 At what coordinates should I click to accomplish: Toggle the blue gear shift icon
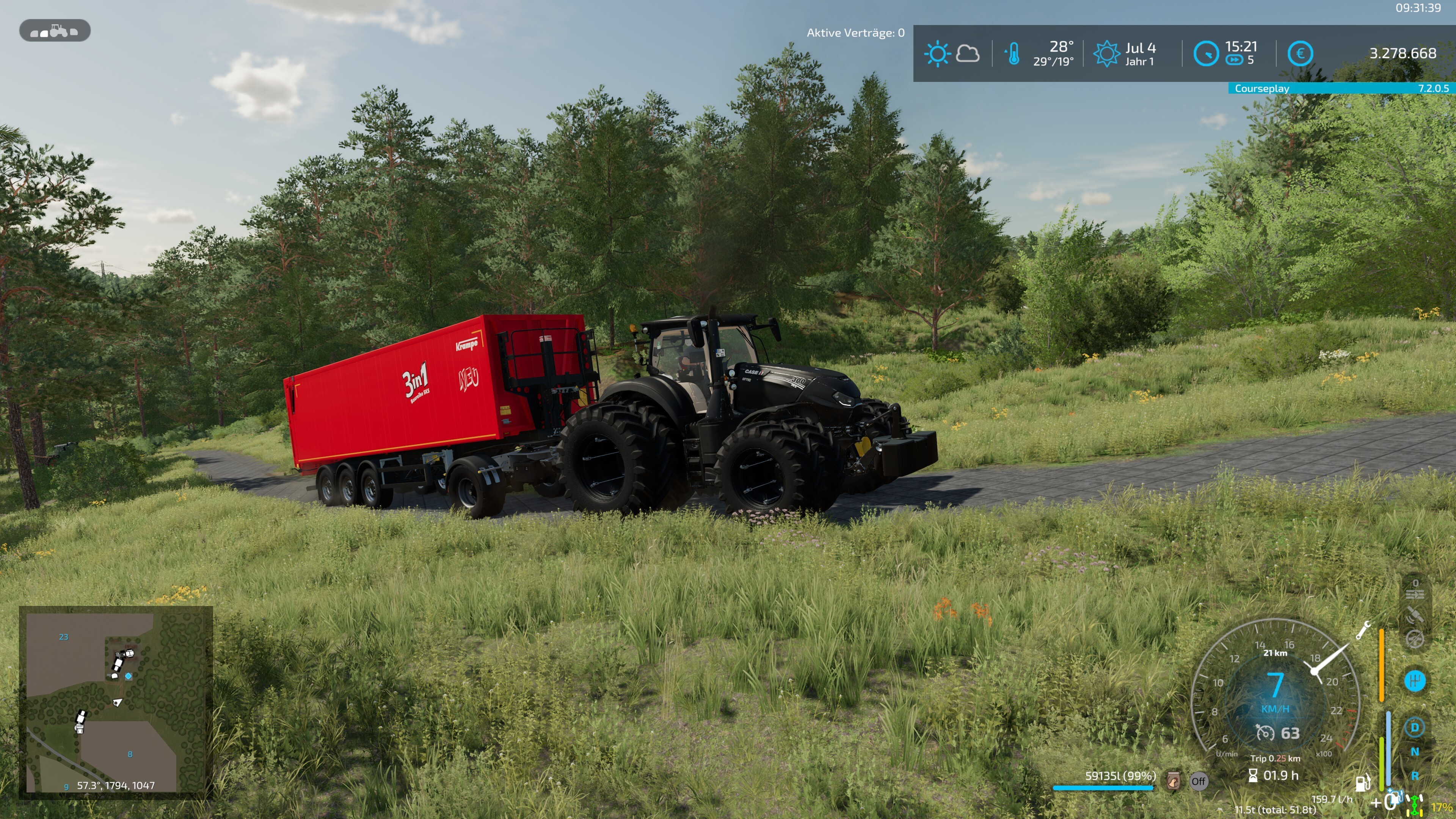pos(1415,681)
